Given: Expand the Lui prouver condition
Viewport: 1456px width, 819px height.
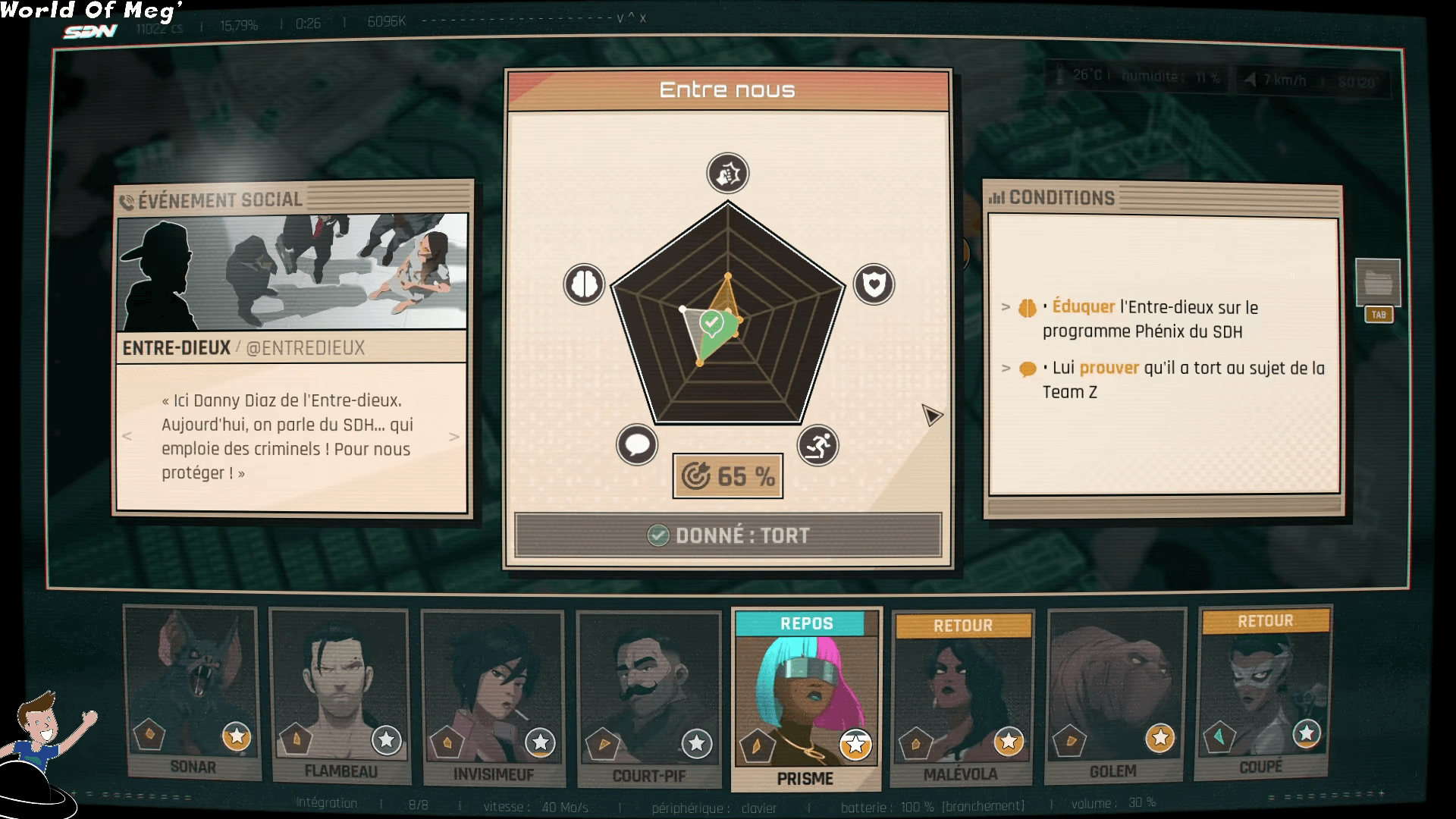Looking at the screenshot, I should [1006, 368].
